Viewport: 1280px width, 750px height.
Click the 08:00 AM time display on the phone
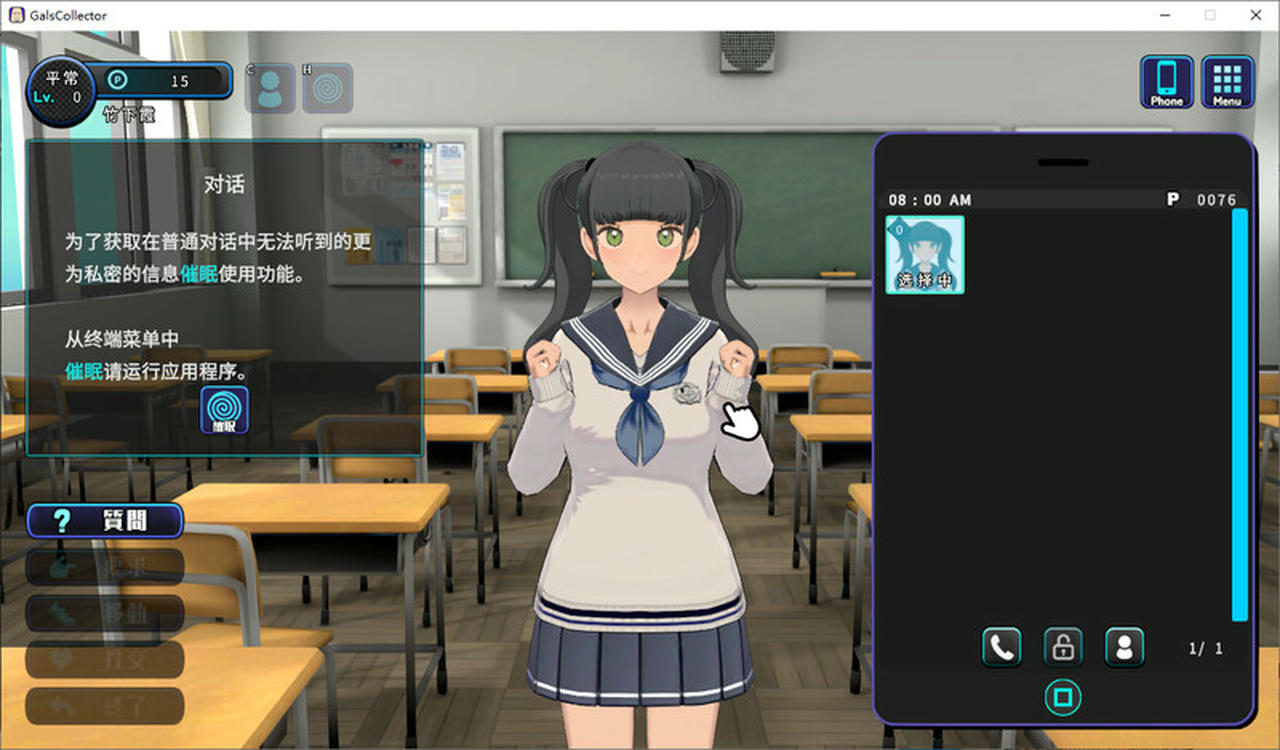(x=928, y=199)
